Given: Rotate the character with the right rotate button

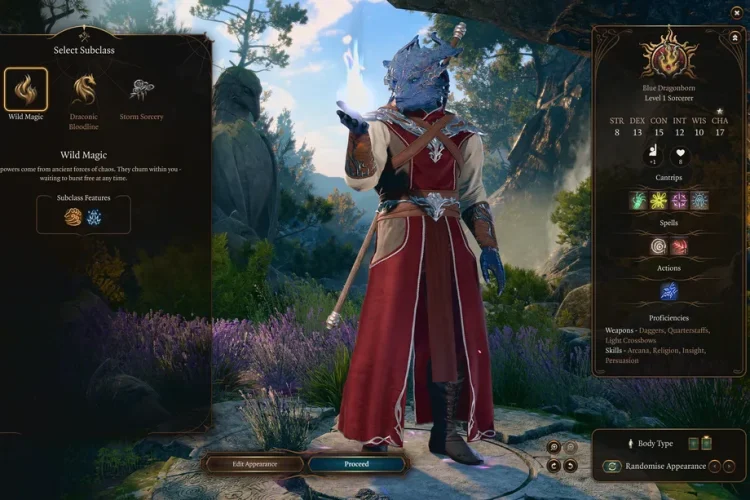Looking at the screenshot, I should [570, 465].
